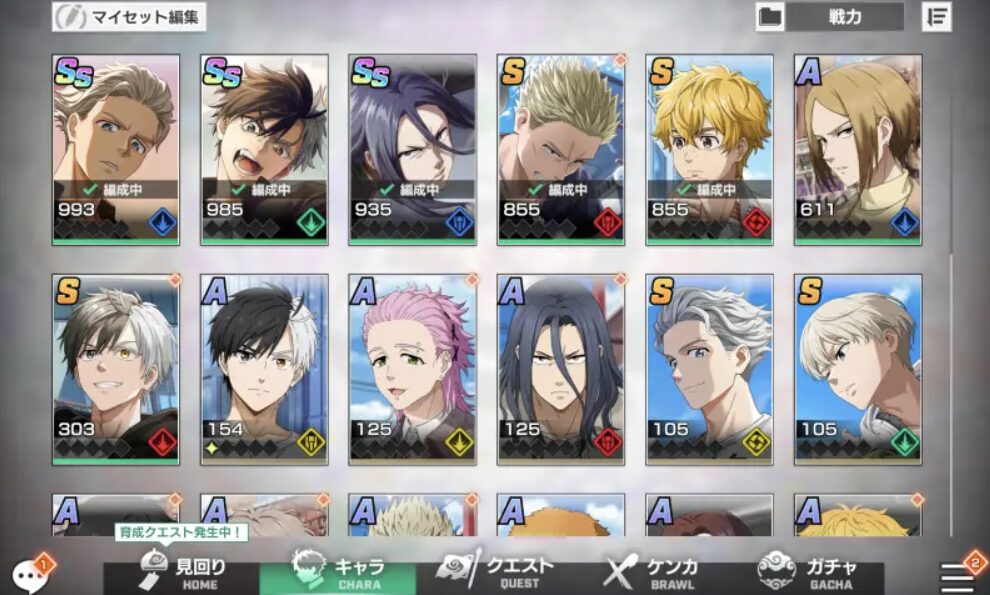The image size is (990, 595).
Task: Open the ケンカ BRAWL tab
Action: (650, 573)
